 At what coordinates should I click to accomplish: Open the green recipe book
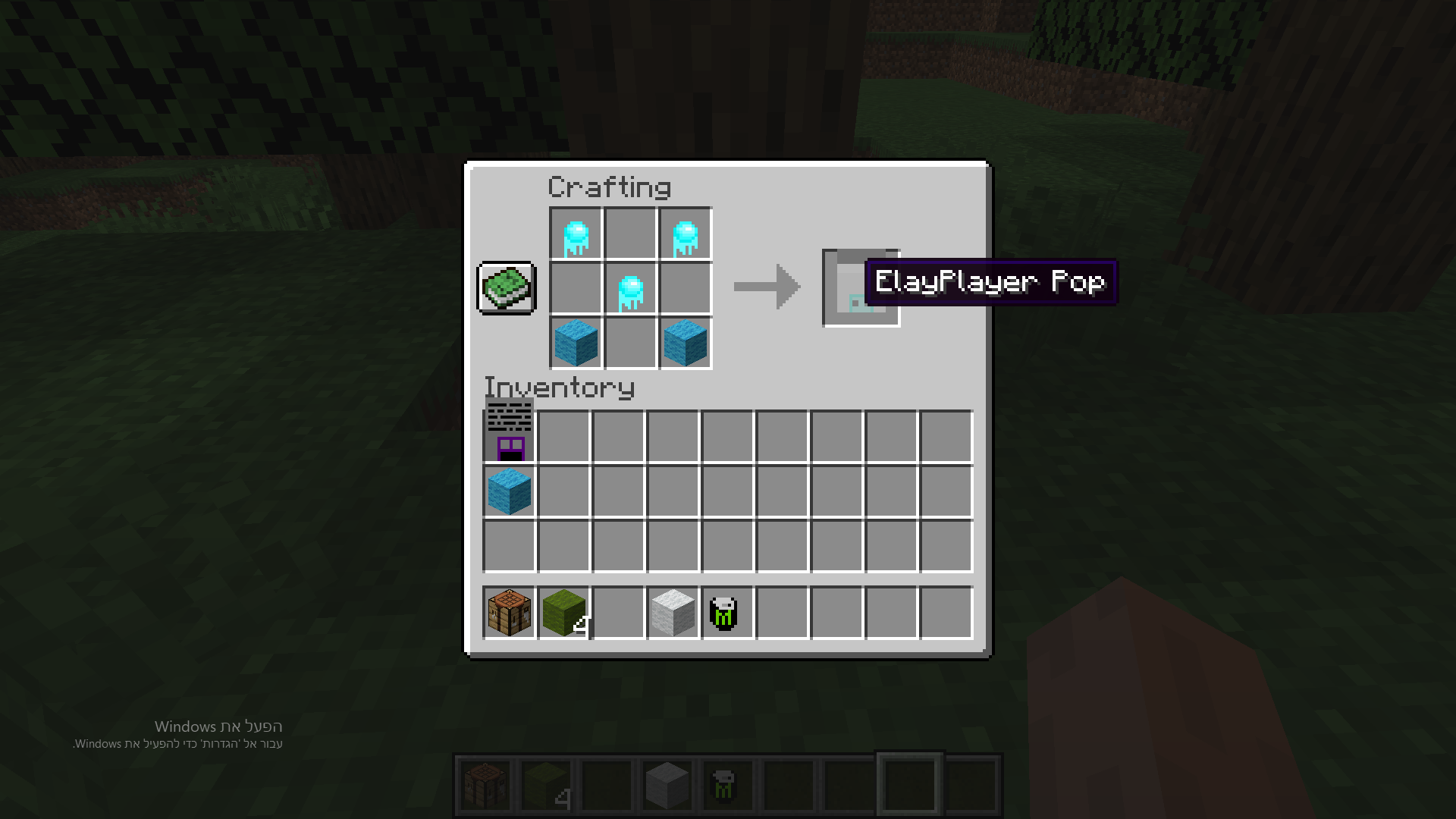505,288
